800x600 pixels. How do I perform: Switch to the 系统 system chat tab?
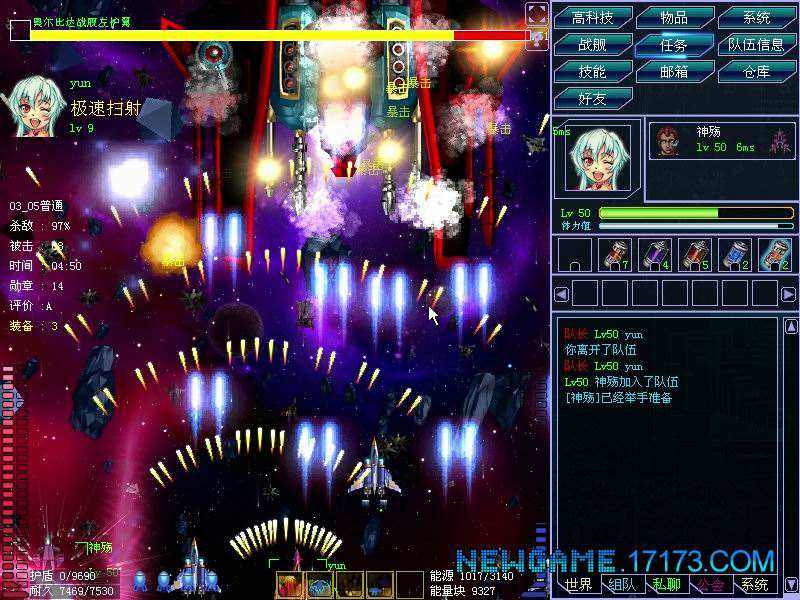point(754,585)
